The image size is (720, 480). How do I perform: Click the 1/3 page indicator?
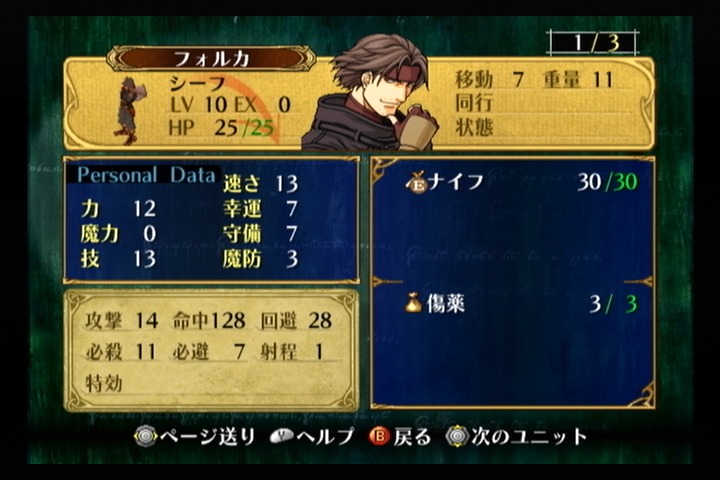click(592, 43)
